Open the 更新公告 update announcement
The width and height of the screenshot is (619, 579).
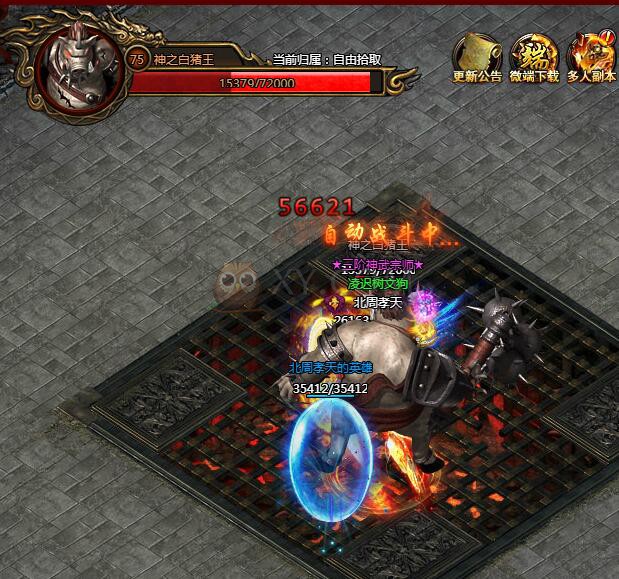click(477, 55)
